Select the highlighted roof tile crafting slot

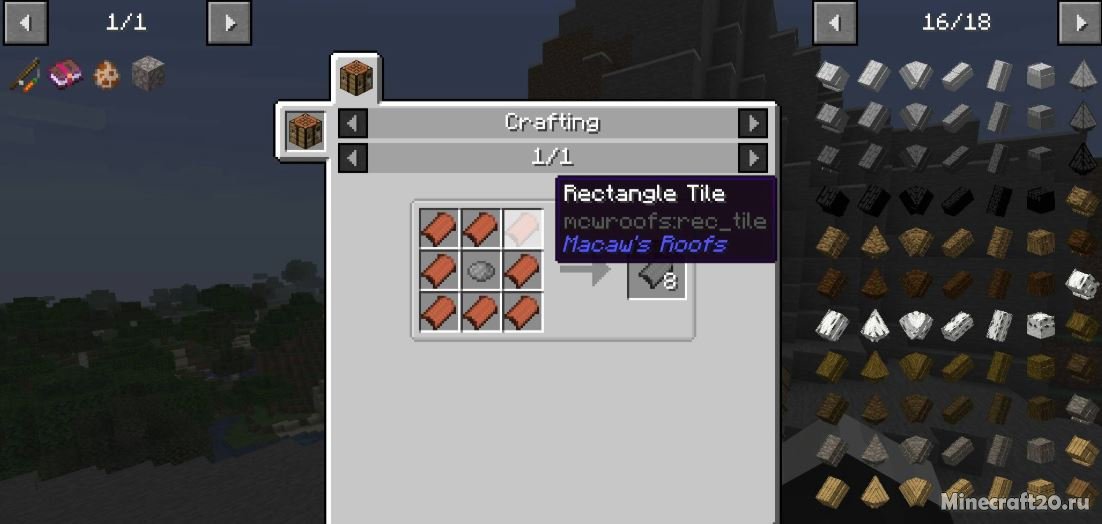[x=522, y=228]
